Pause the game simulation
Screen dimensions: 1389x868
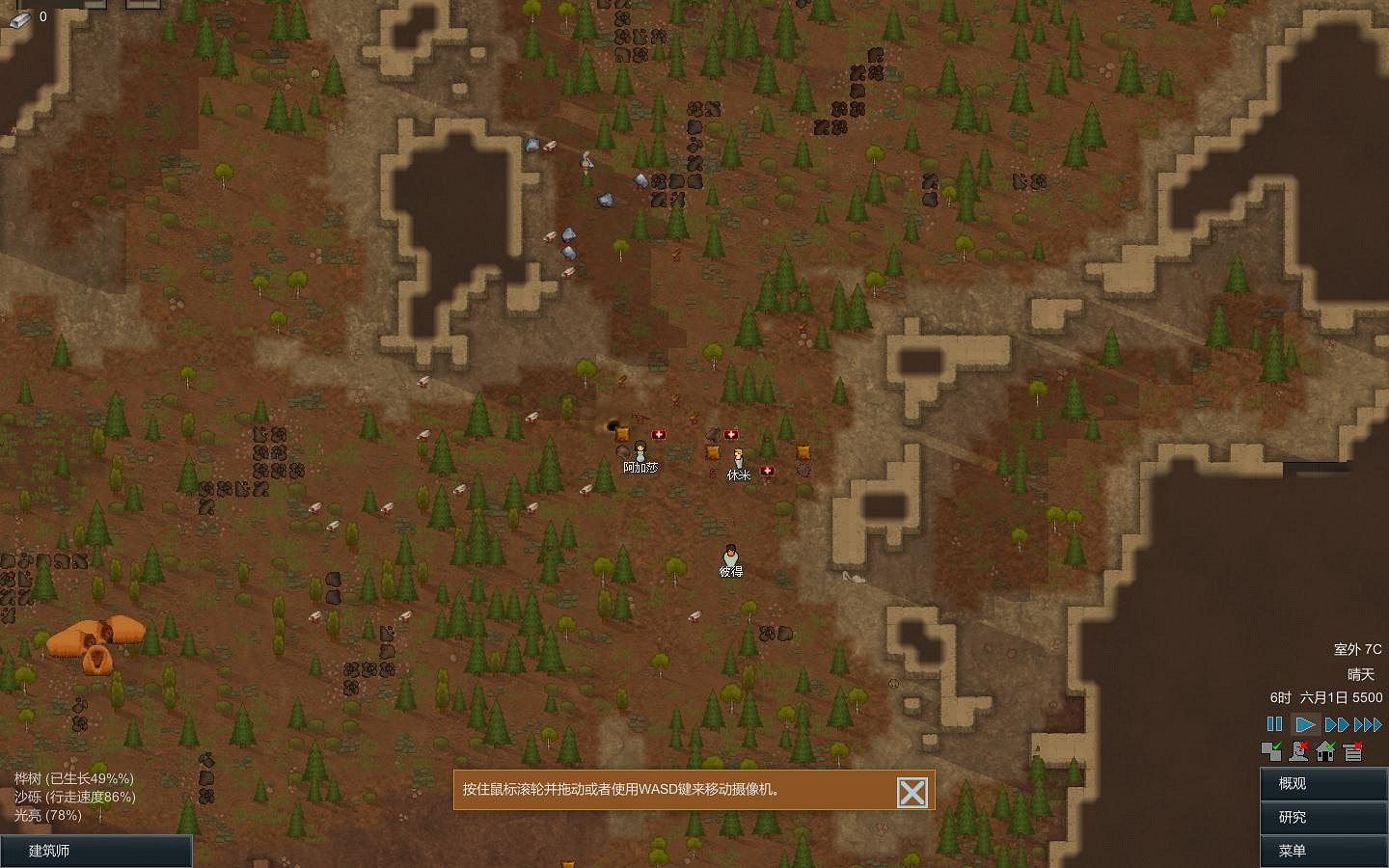pos(1275,724)
